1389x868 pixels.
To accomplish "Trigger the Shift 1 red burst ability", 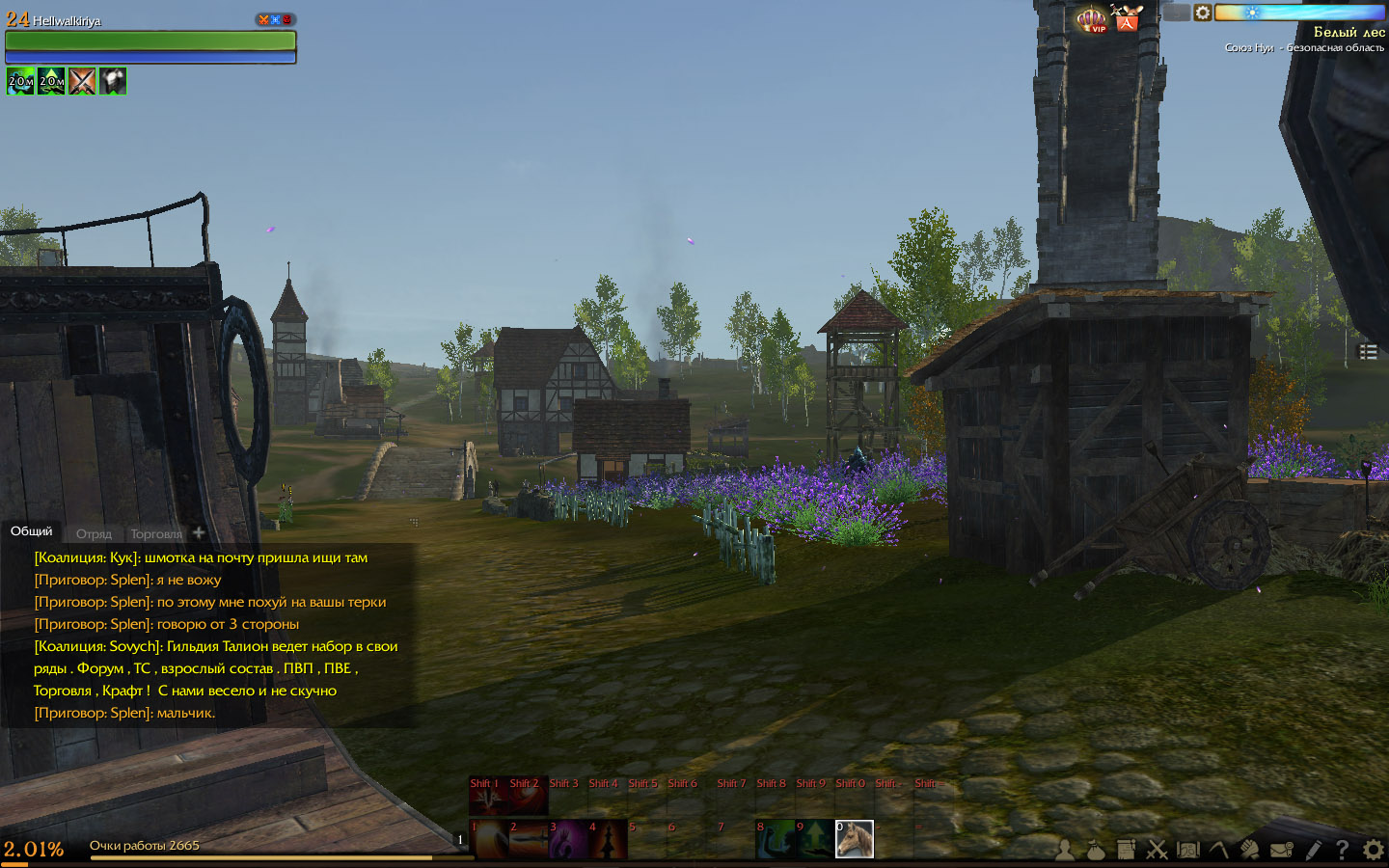I will (x=488, y=797).
